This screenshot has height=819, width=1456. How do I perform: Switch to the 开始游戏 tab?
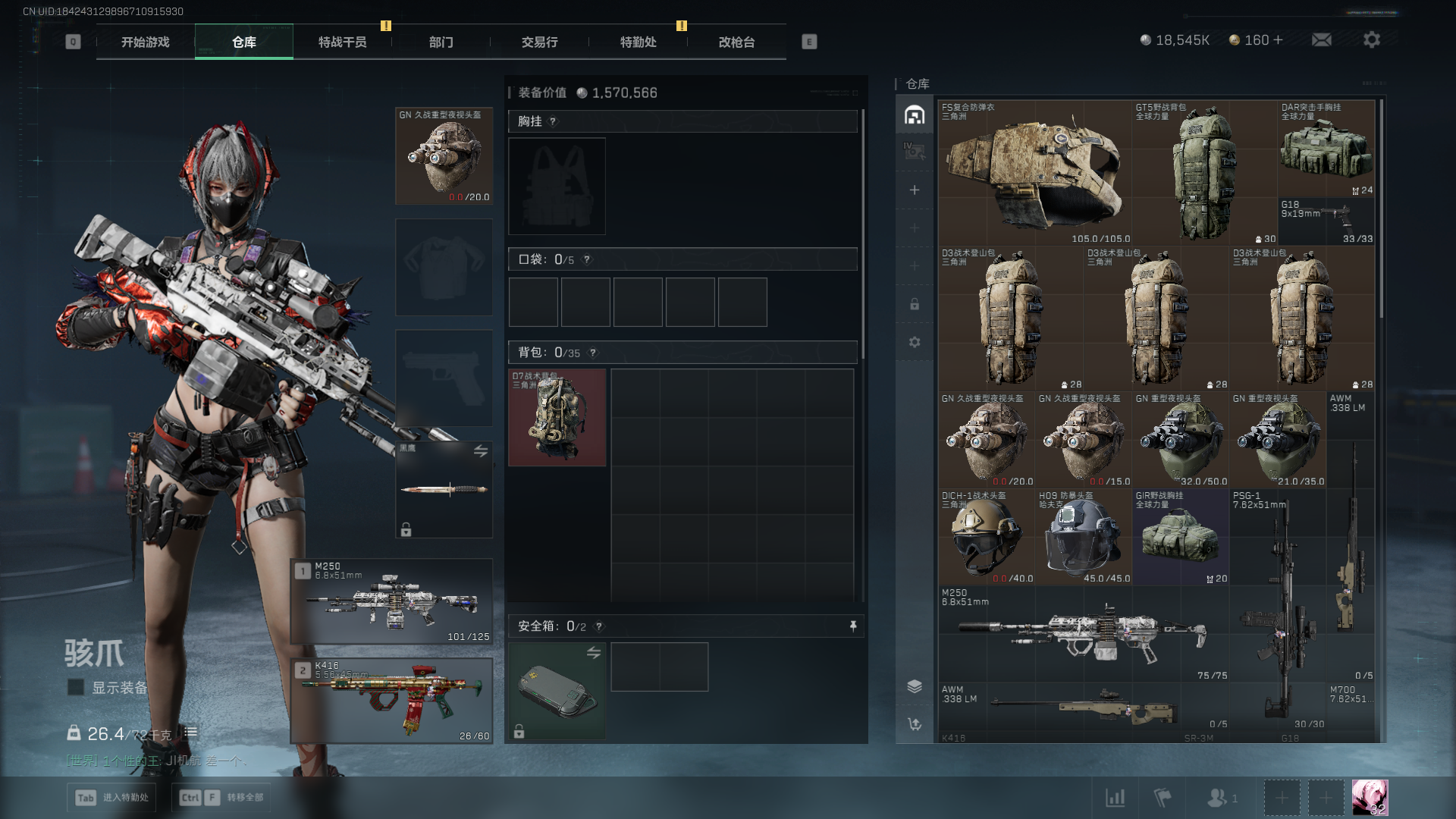coord(146,42)
